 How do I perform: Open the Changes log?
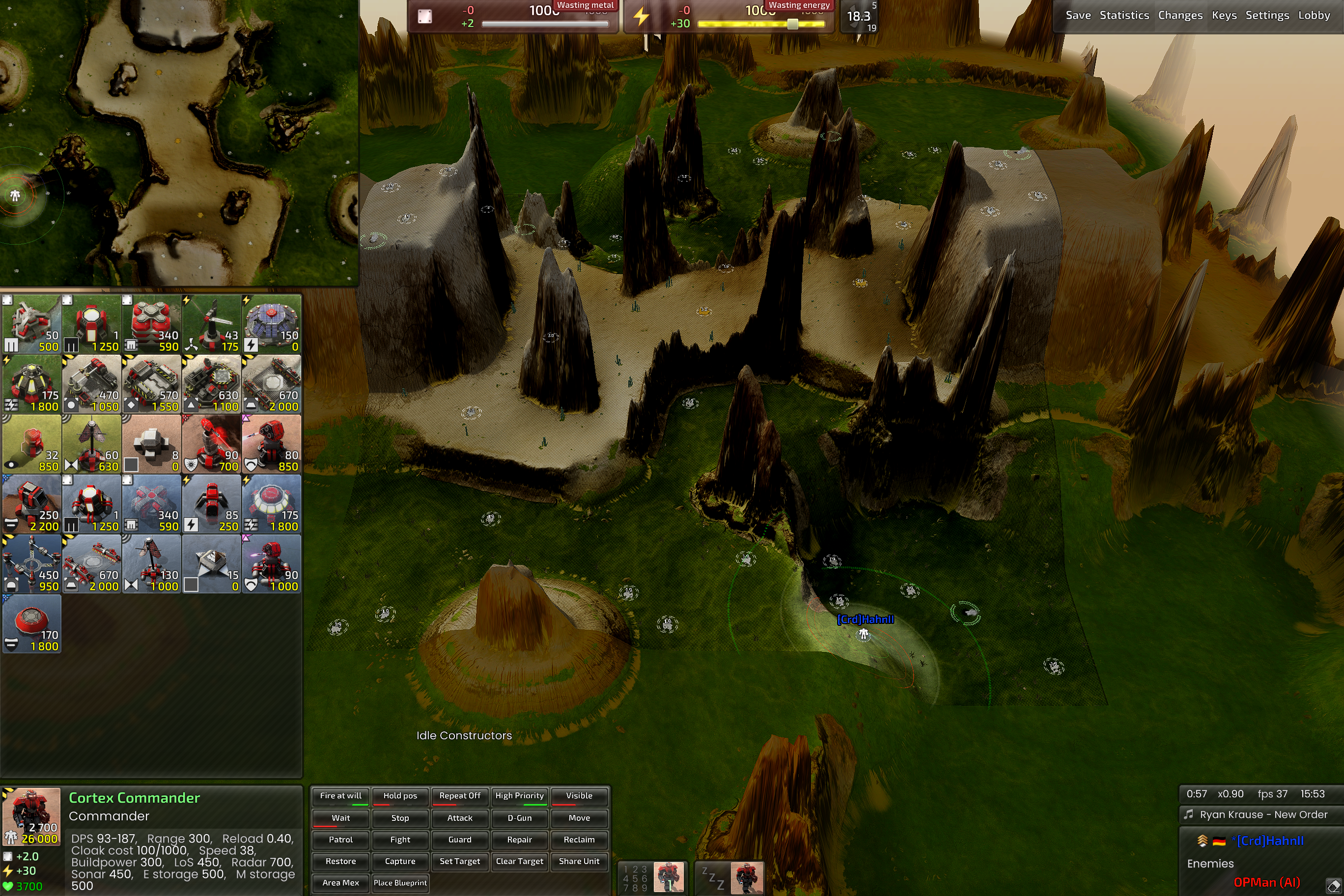point(1180,15)
